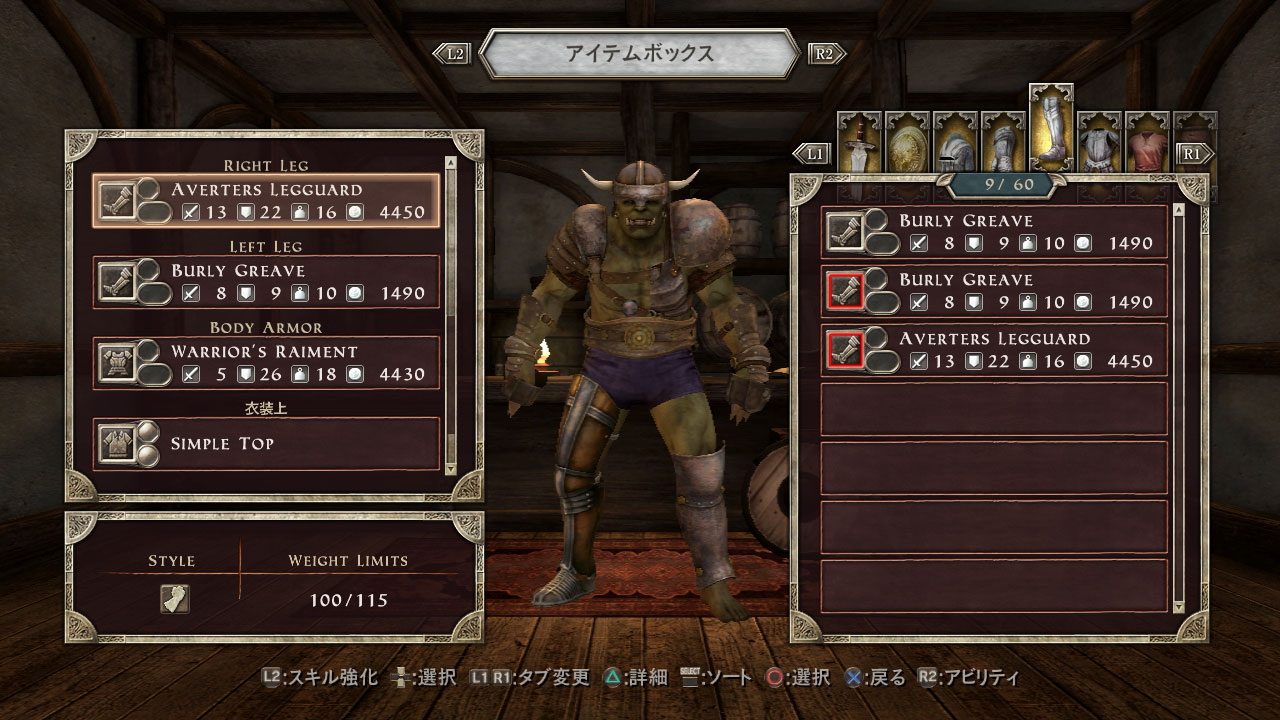Open the red shirt costume tab

point(1148,139)
